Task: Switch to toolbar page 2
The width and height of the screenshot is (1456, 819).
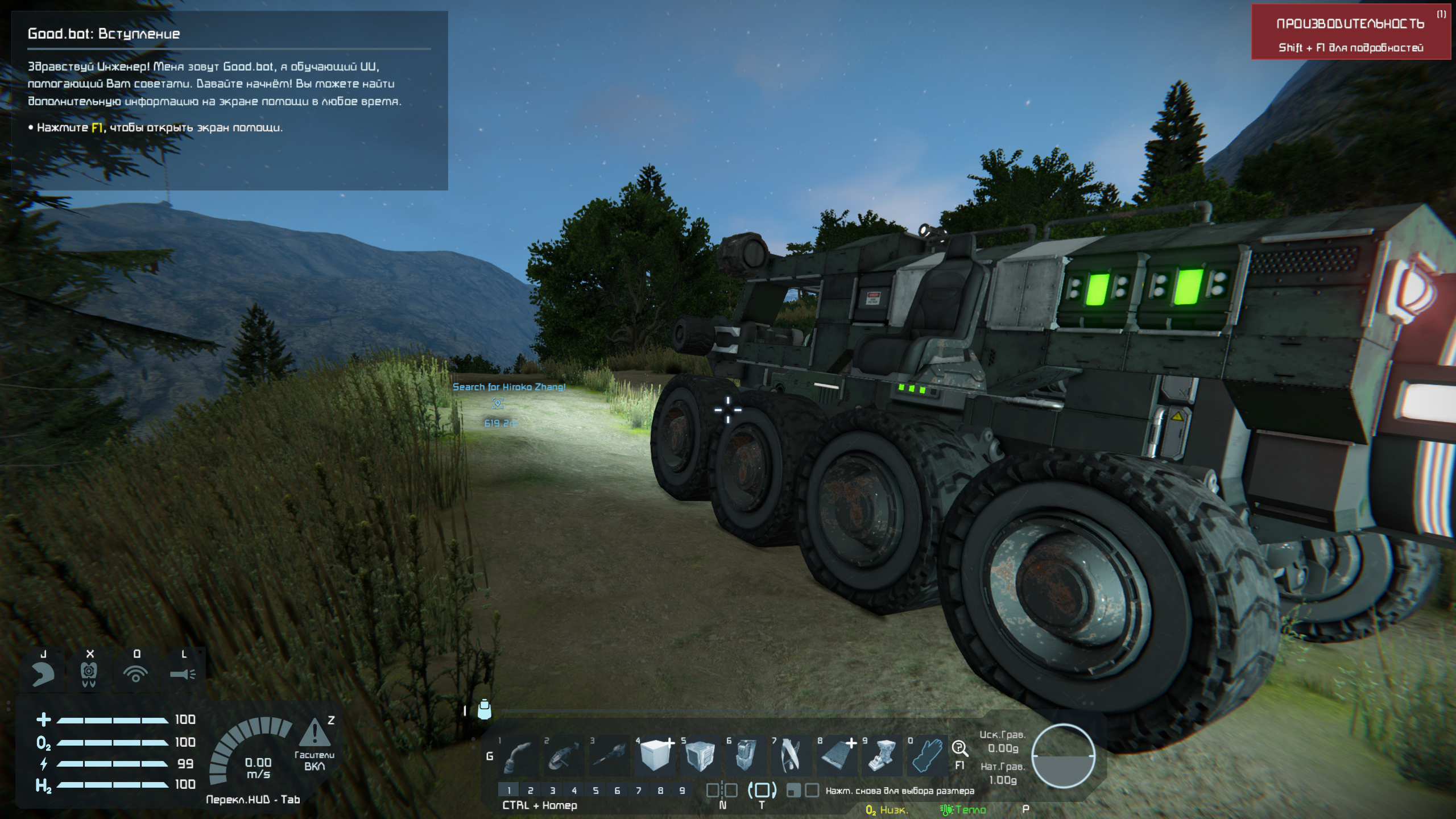Action: click(531, 791)
